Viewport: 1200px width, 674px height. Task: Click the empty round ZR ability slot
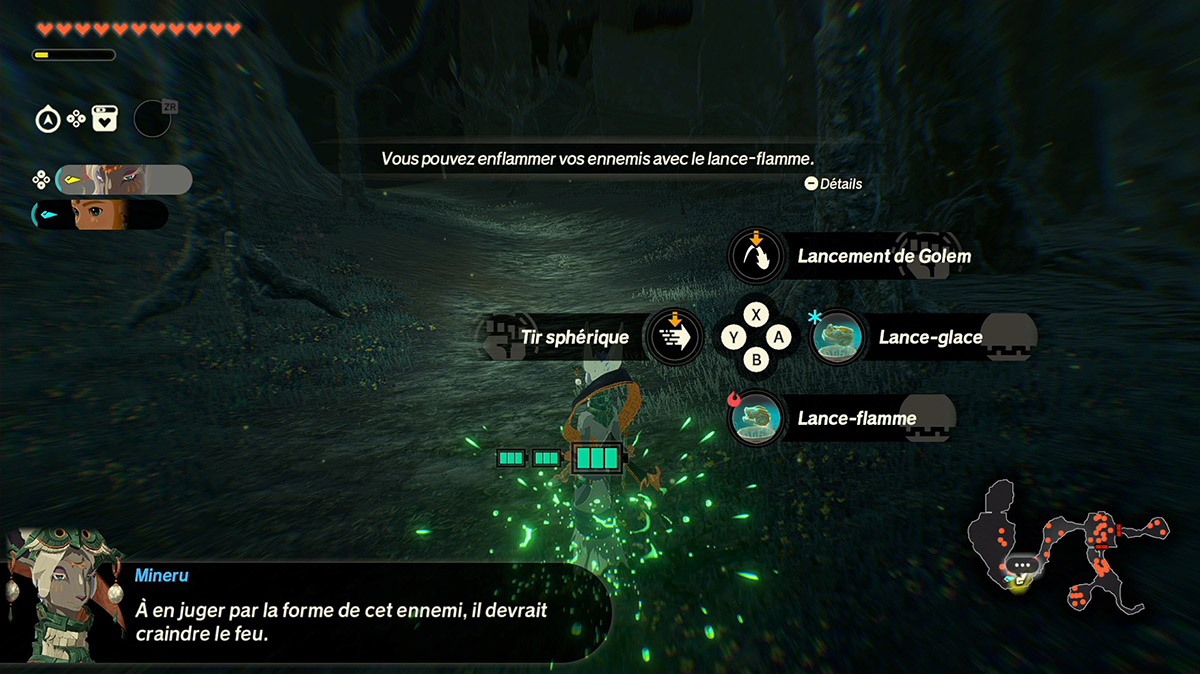tap(152, 119)
